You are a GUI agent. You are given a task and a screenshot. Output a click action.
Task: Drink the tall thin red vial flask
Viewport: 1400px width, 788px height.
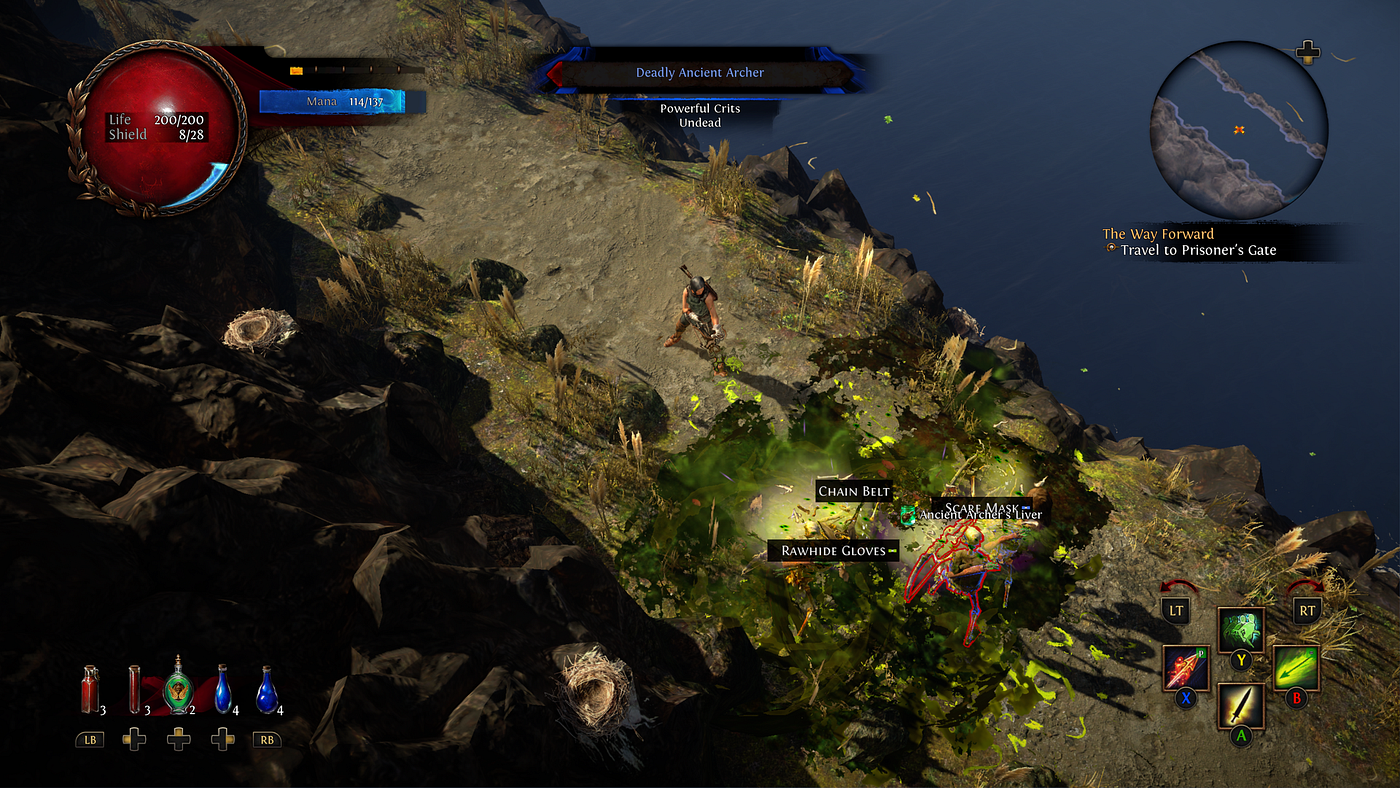(x=134, y=690)
